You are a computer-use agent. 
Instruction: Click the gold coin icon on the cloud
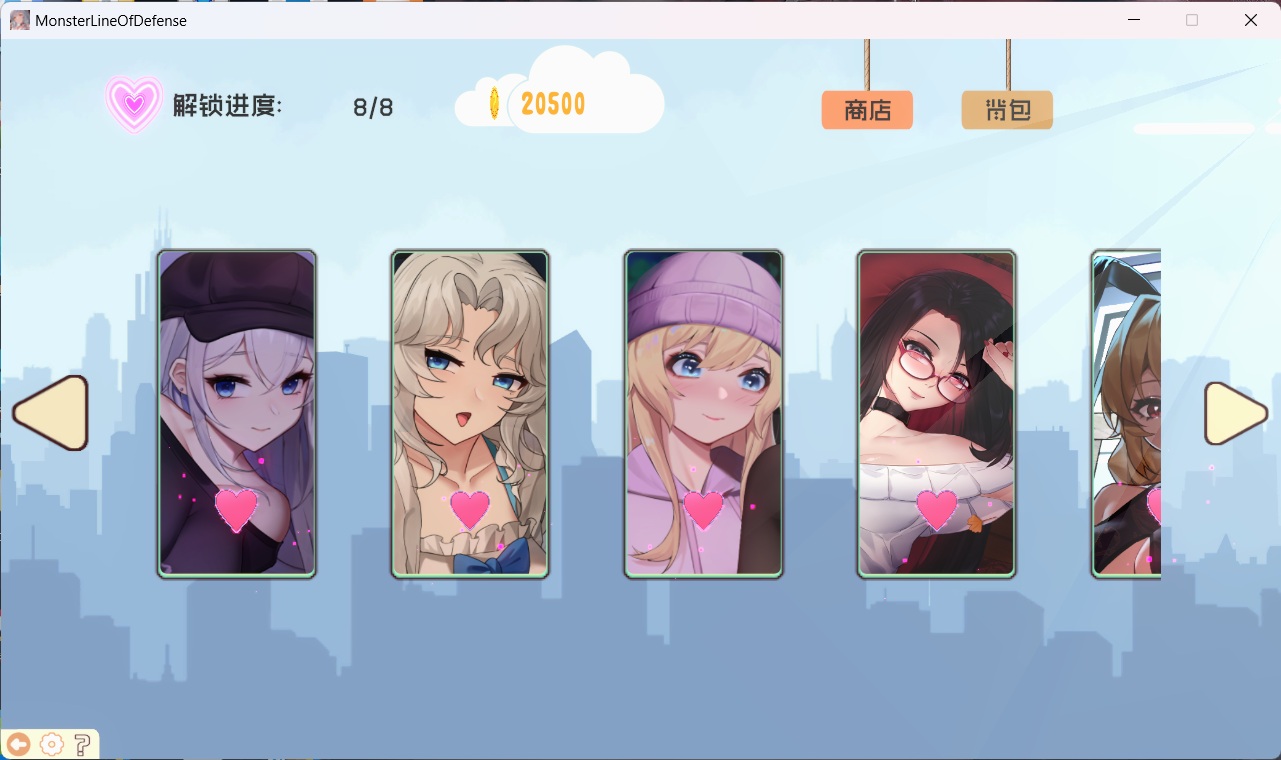click(492, 102)
